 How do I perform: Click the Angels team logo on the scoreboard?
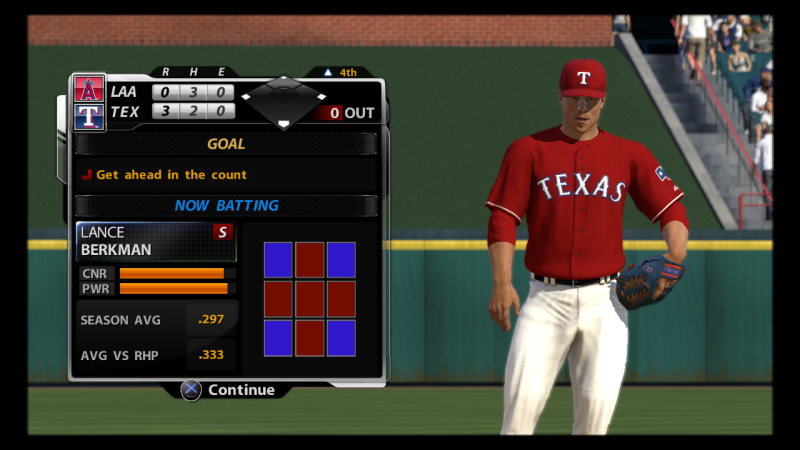[89, 90]
